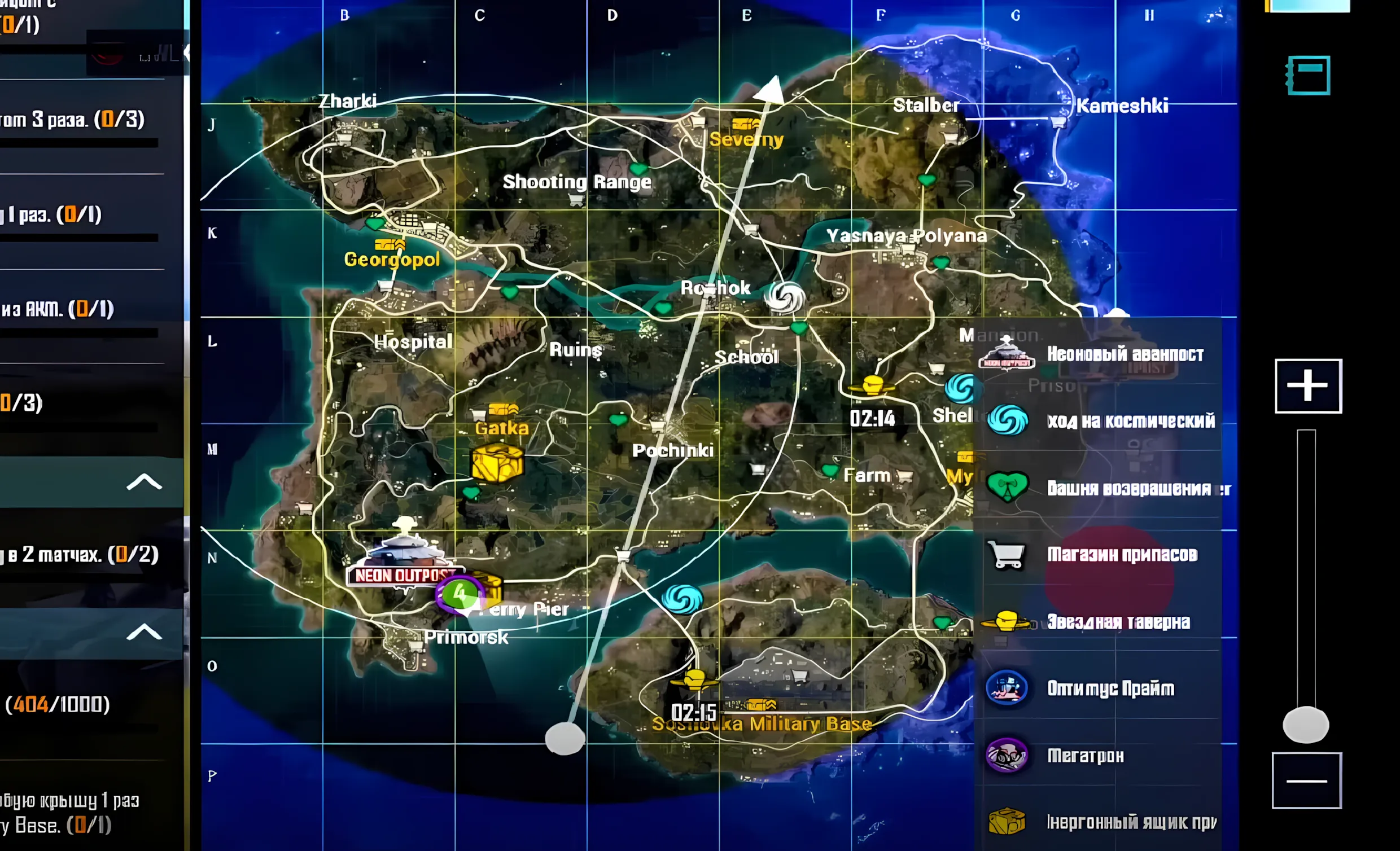Collapse mission section with the upper arrow
1400x851 pixels.
coord(144,482)
